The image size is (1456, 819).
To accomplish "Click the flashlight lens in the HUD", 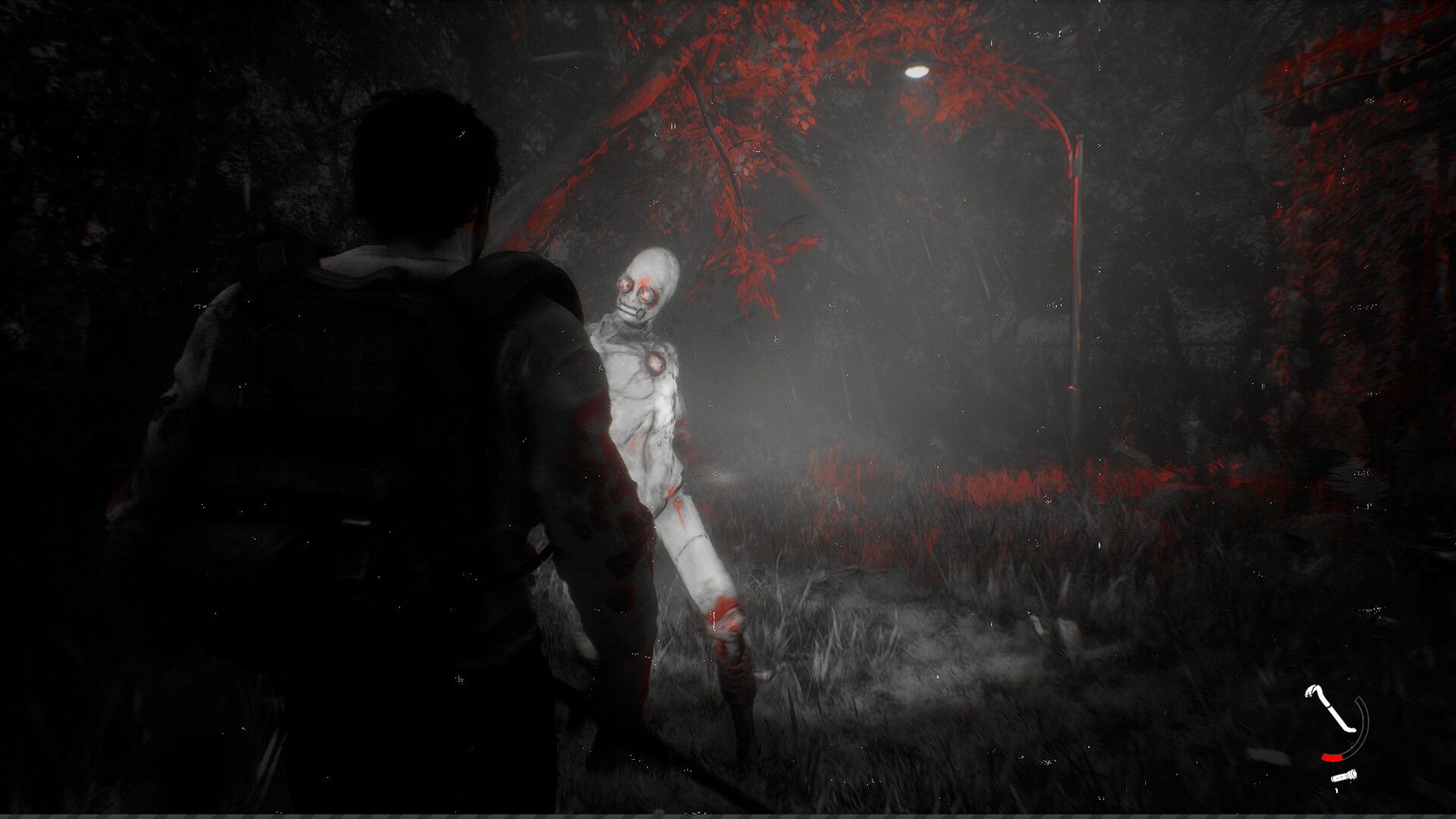I will tap(1354, 774).
